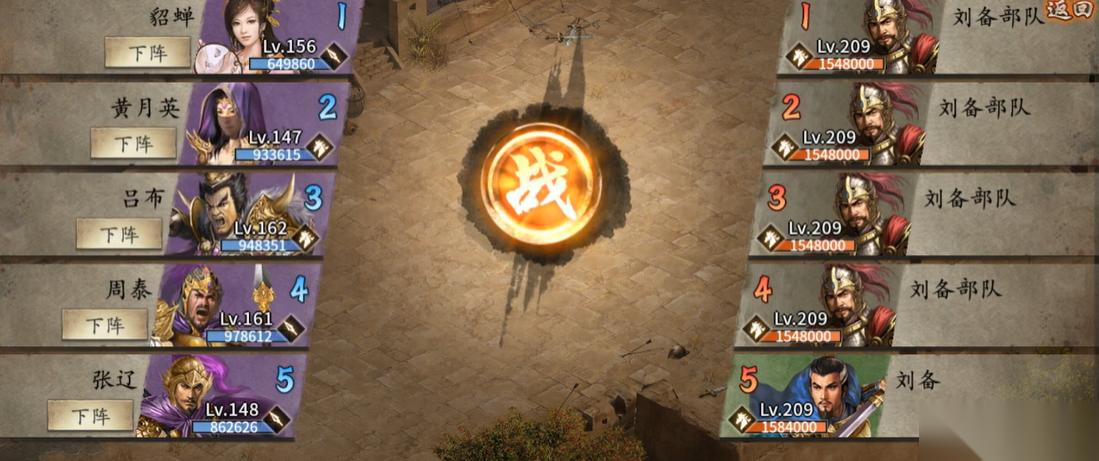Screen dimensions: 1099x461
Task: Remove 貂蝉 using her 下阵 button
Action: (147, 52)
